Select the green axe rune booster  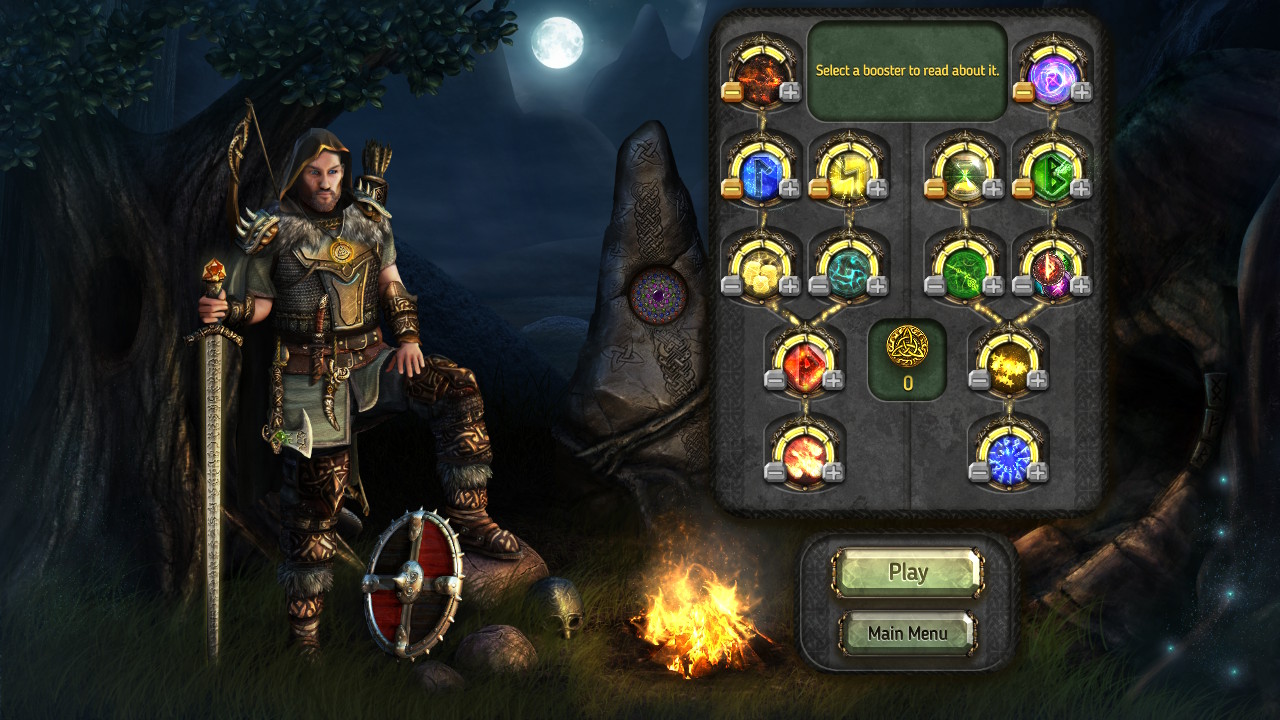point(963,270)
